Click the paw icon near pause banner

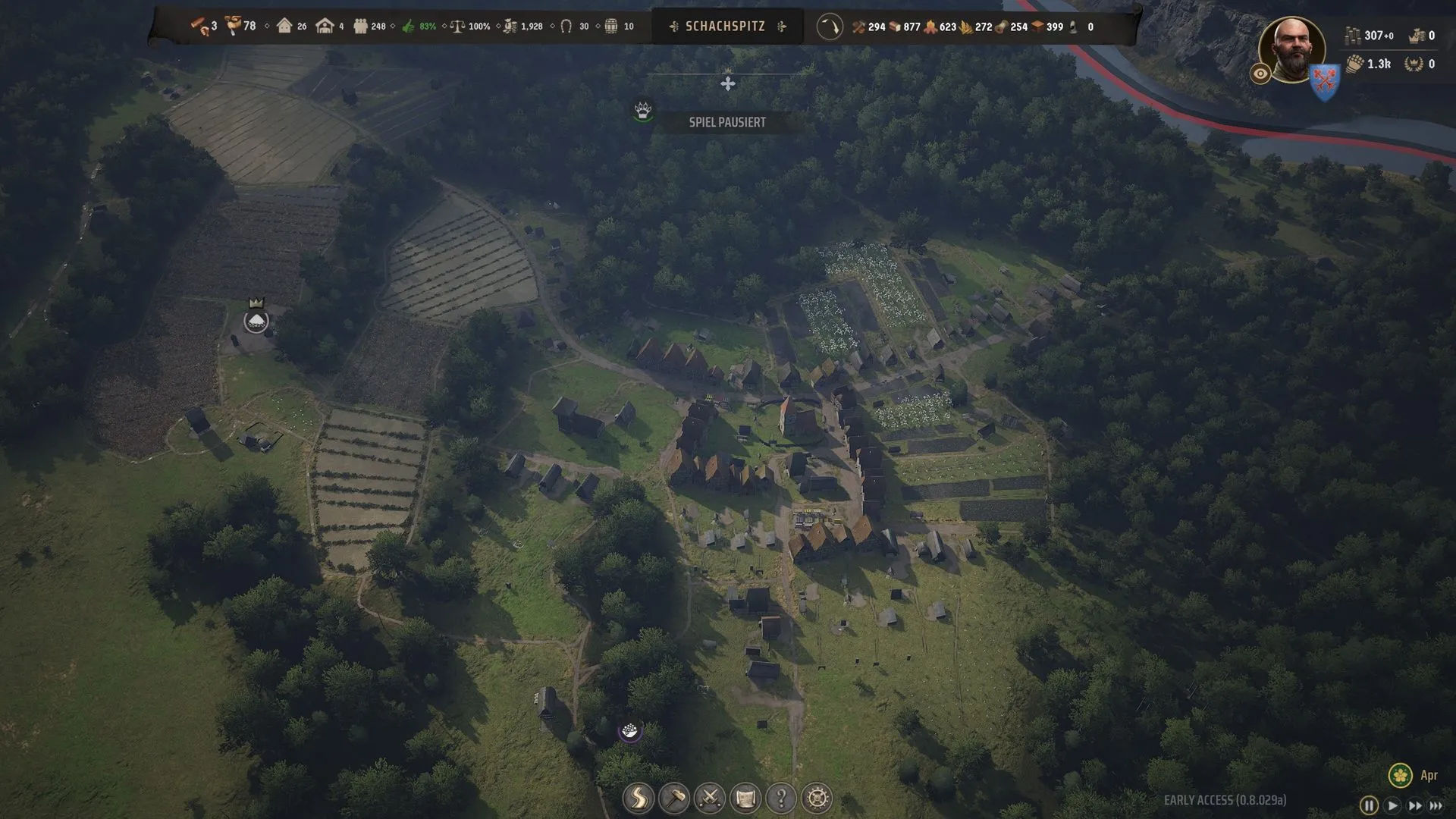tap(643, 111)
